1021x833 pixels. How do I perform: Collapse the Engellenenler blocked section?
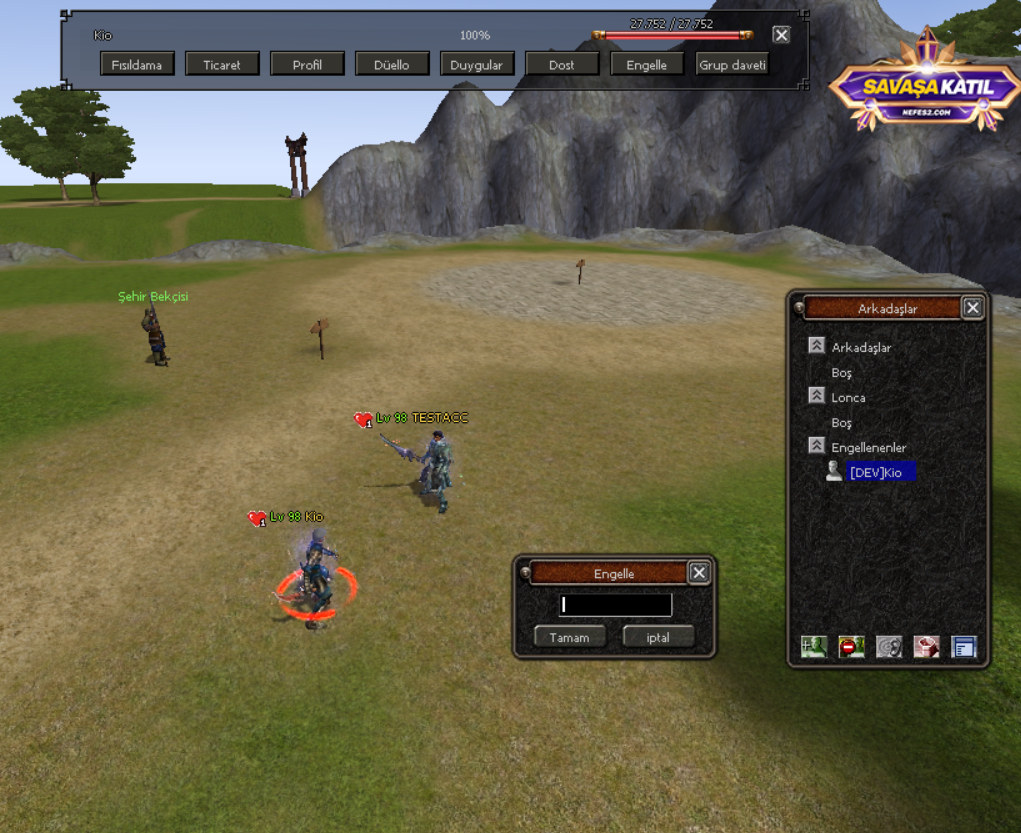(x=817, y=446)
